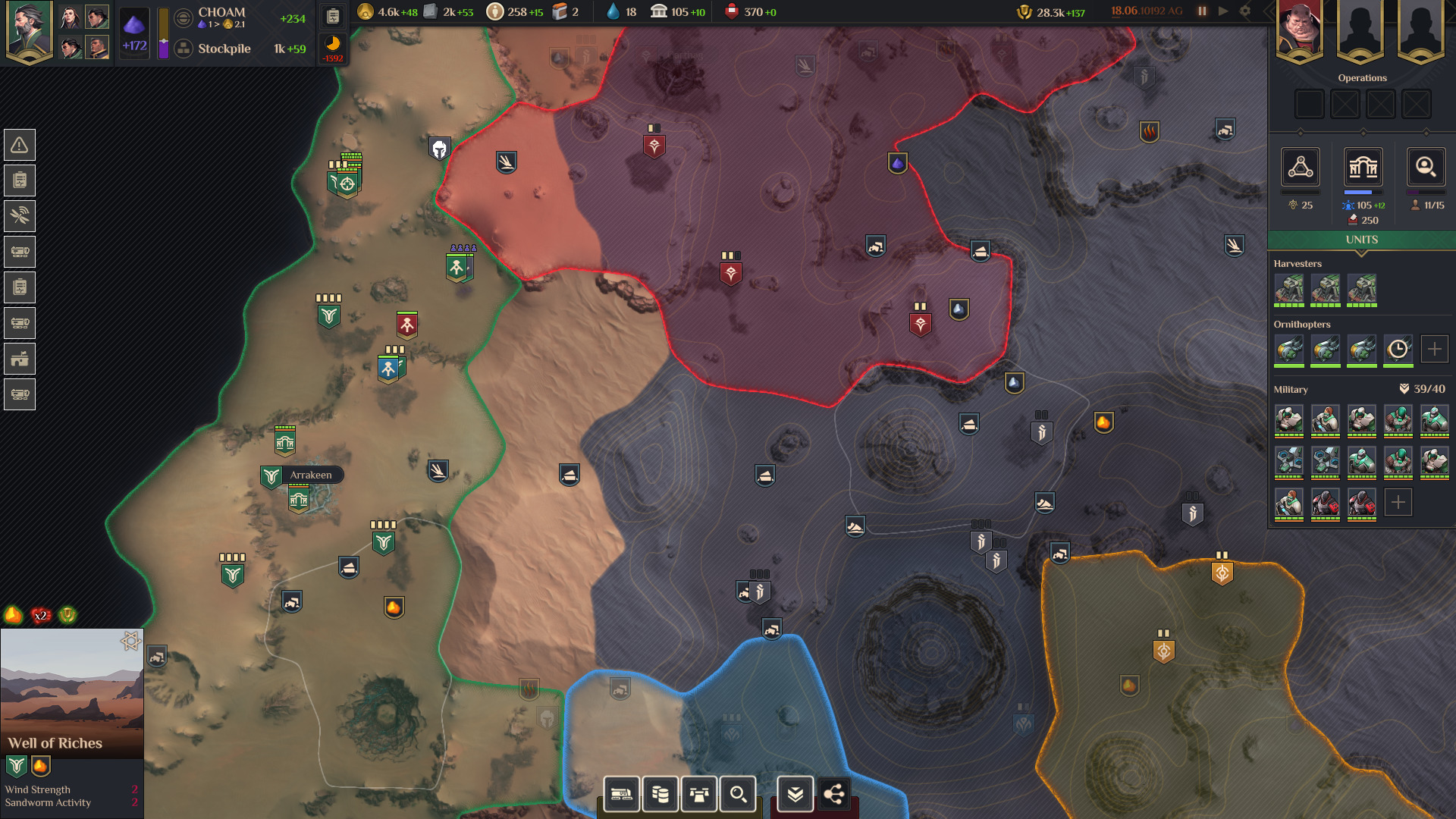This screenshot has width=1456, height=819.
Task: Select the Arrakeen city label on the map
Action: tap(311, 475)
